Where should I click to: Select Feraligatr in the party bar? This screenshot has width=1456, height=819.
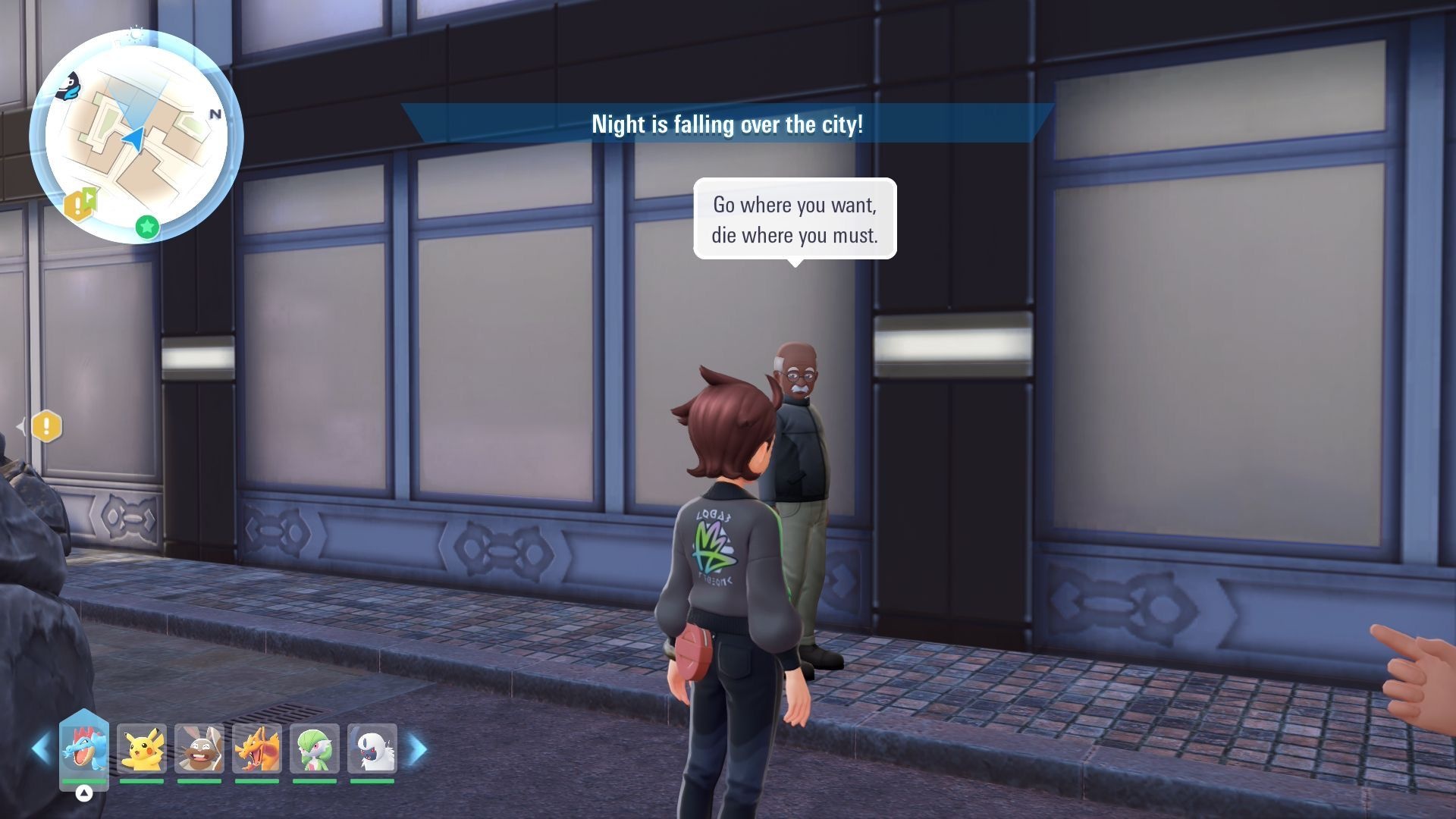(84, 748)
